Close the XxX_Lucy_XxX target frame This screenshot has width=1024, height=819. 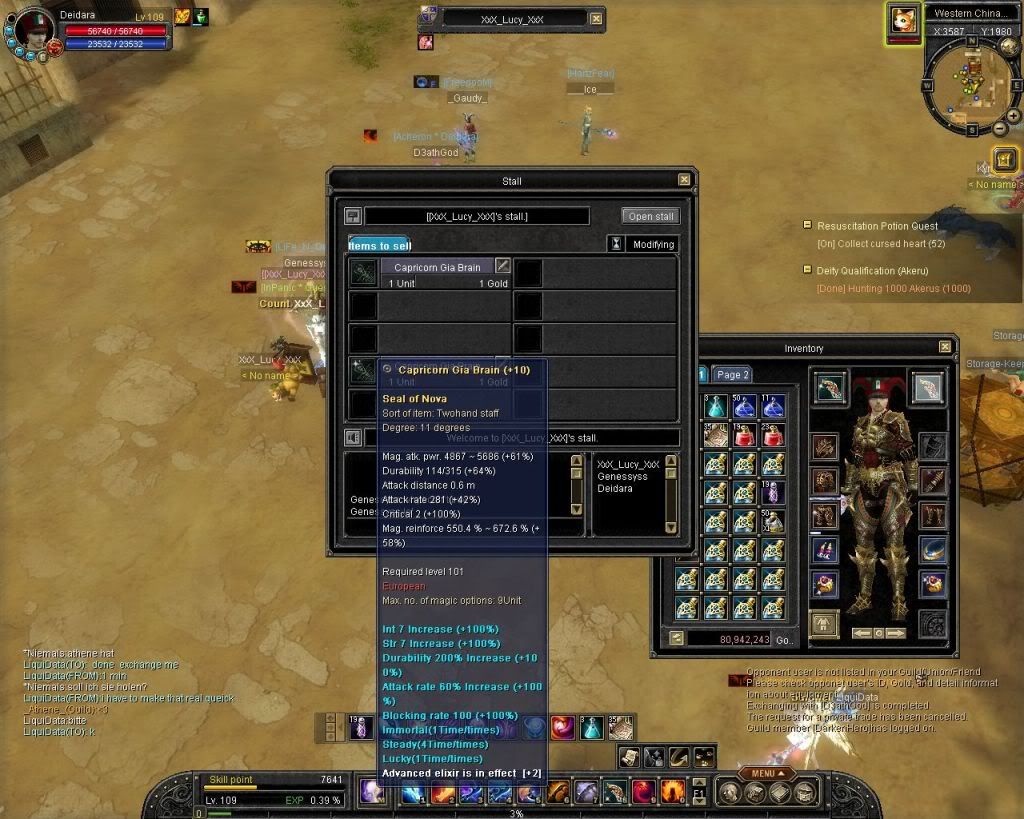pos(596,18)
